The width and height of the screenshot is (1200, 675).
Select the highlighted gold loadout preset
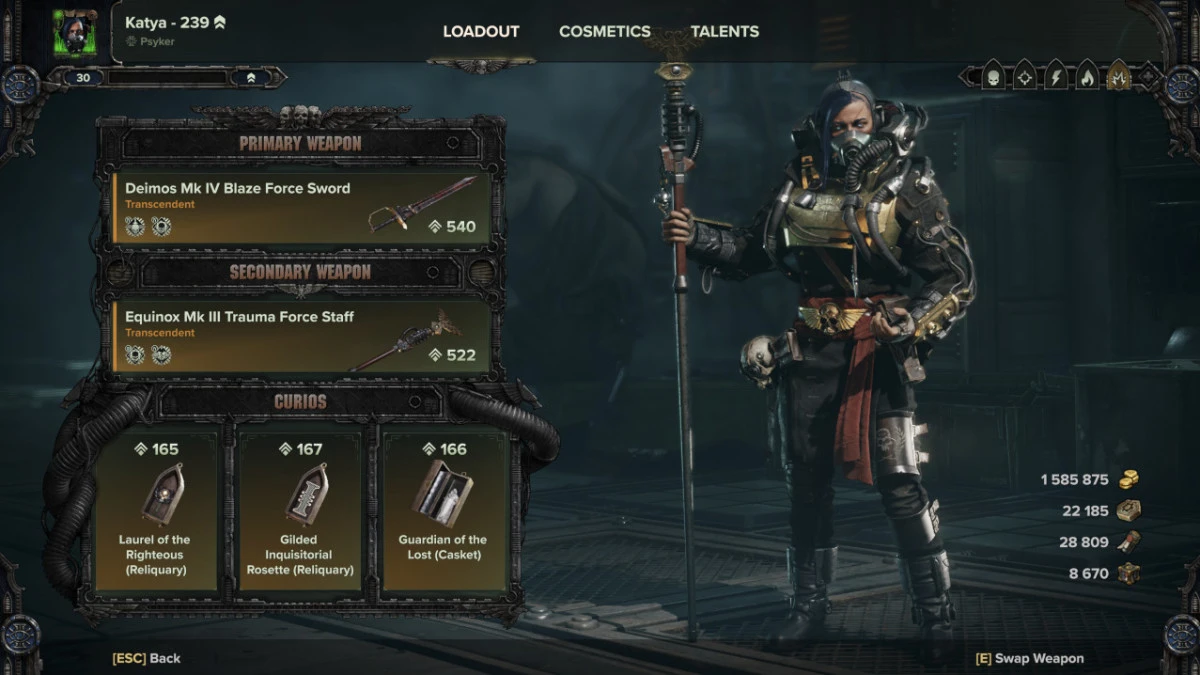point(1118,76)
